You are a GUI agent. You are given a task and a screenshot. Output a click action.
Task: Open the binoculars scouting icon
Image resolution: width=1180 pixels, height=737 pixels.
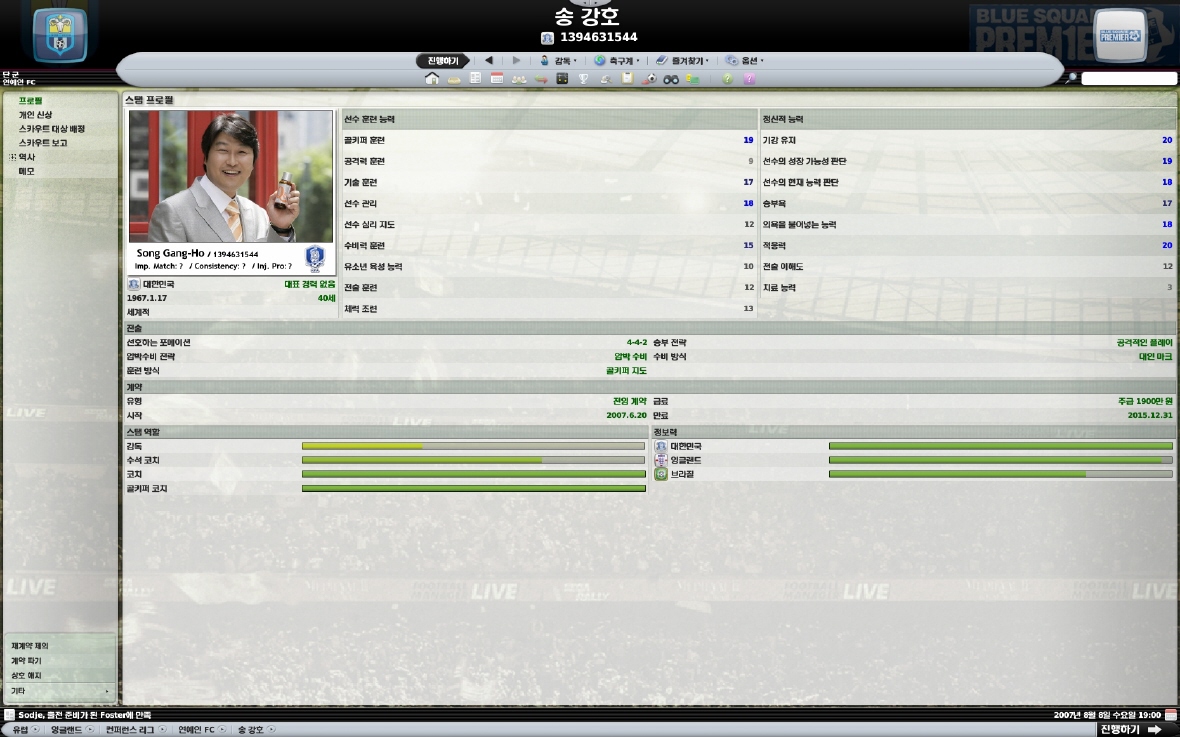click(x=671, y=79)
